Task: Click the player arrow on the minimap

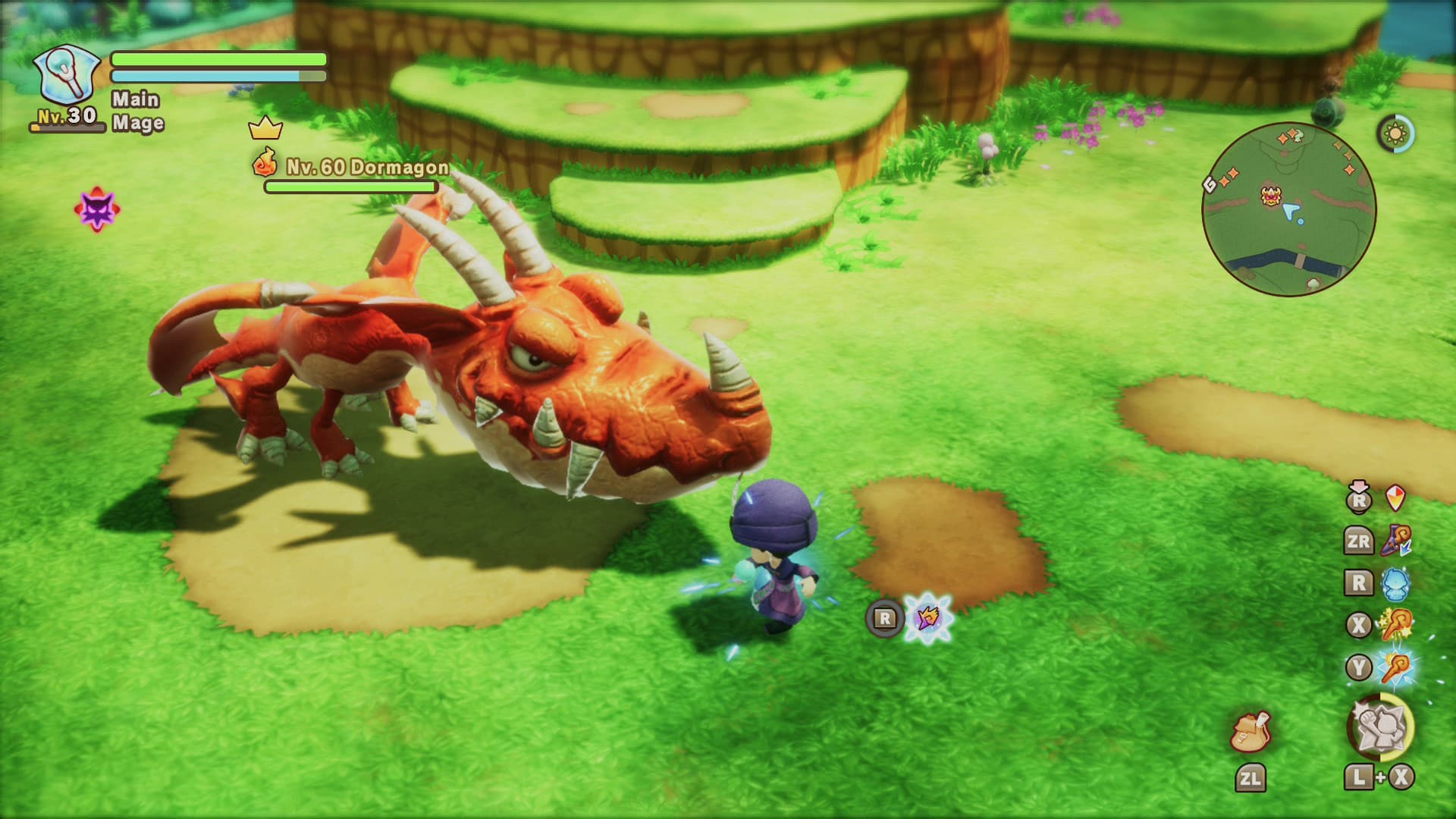Action: 1291,210
